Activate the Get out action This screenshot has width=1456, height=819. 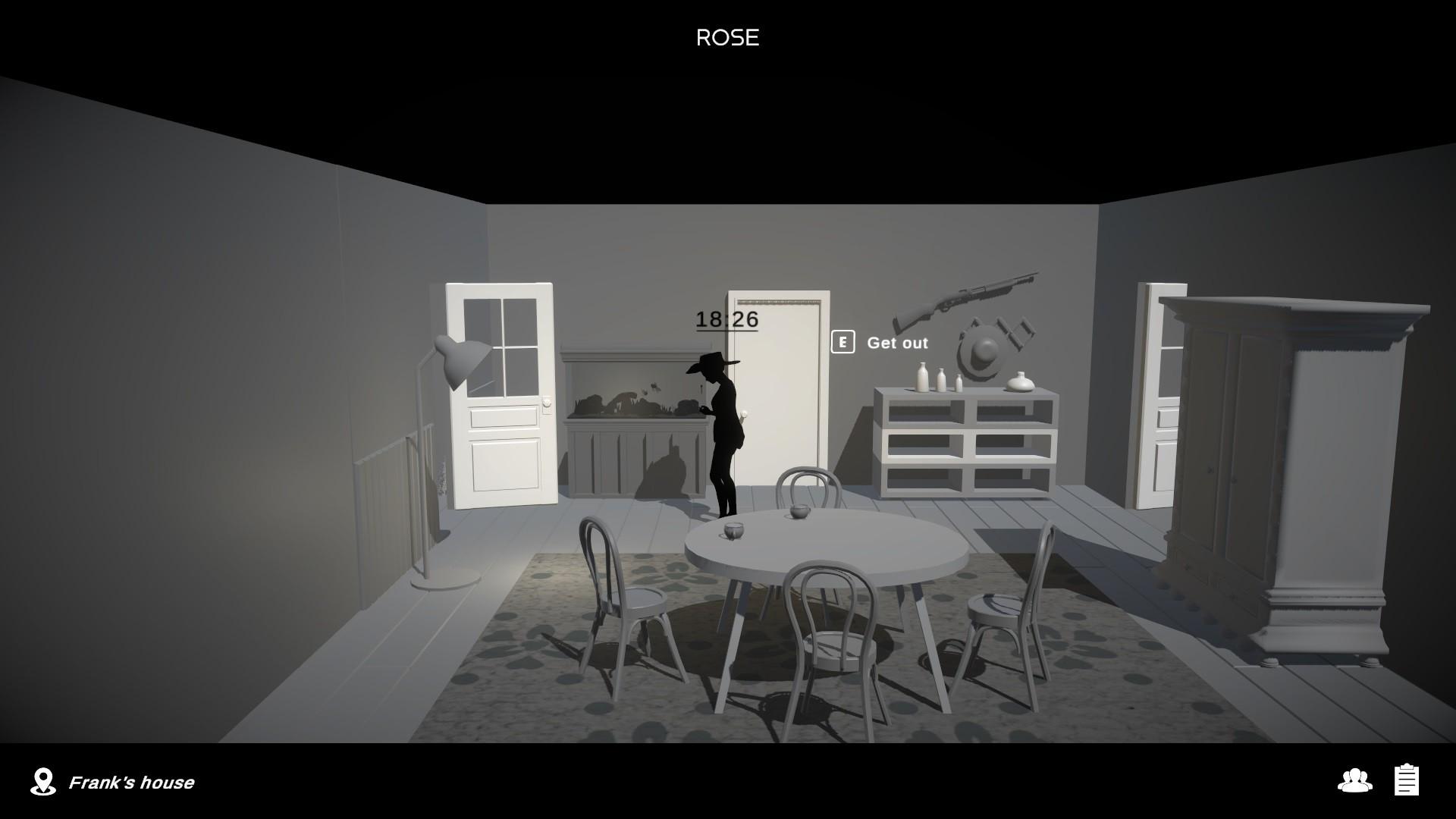point(897,343)
